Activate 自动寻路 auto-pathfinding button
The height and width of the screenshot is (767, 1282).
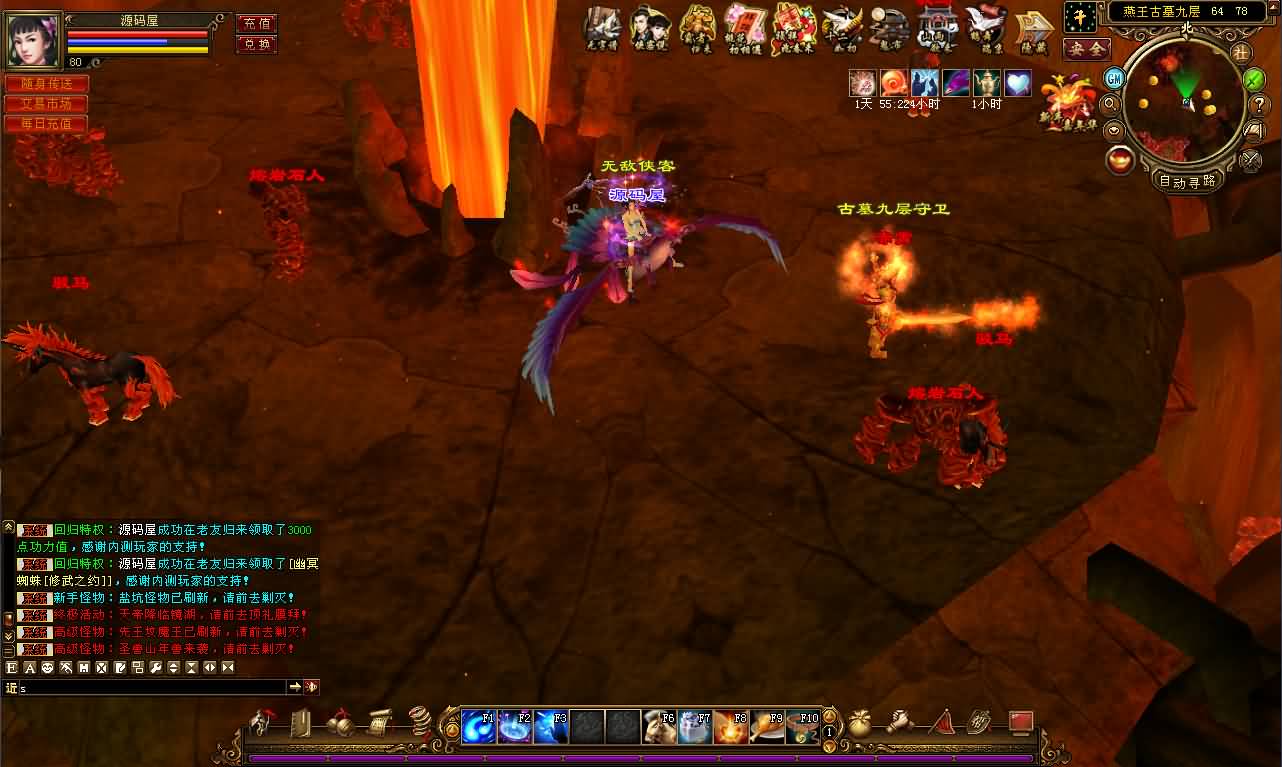(1187, 181)
